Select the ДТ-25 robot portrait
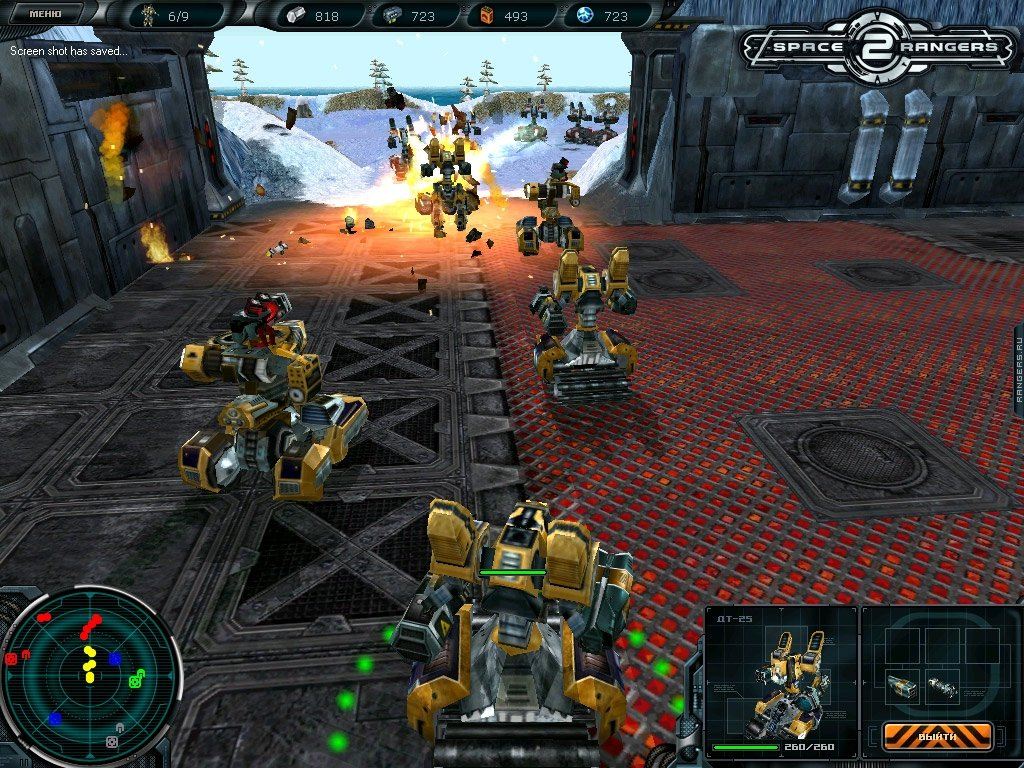 click(x=781, y=680)
